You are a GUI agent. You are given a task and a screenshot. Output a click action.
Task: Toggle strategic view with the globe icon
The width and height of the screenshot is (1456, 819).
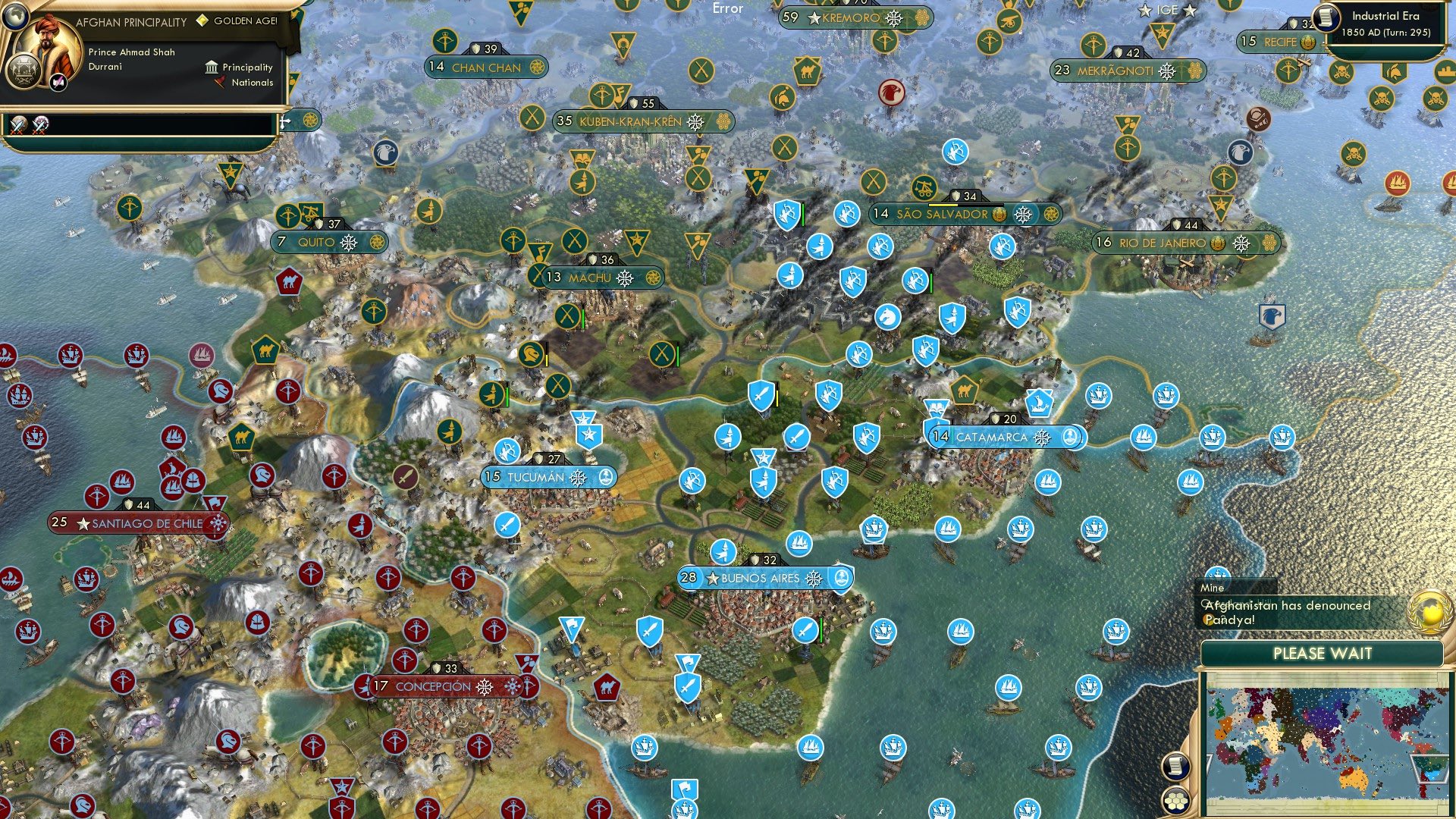pyautogui.click(x=15, y=17)
